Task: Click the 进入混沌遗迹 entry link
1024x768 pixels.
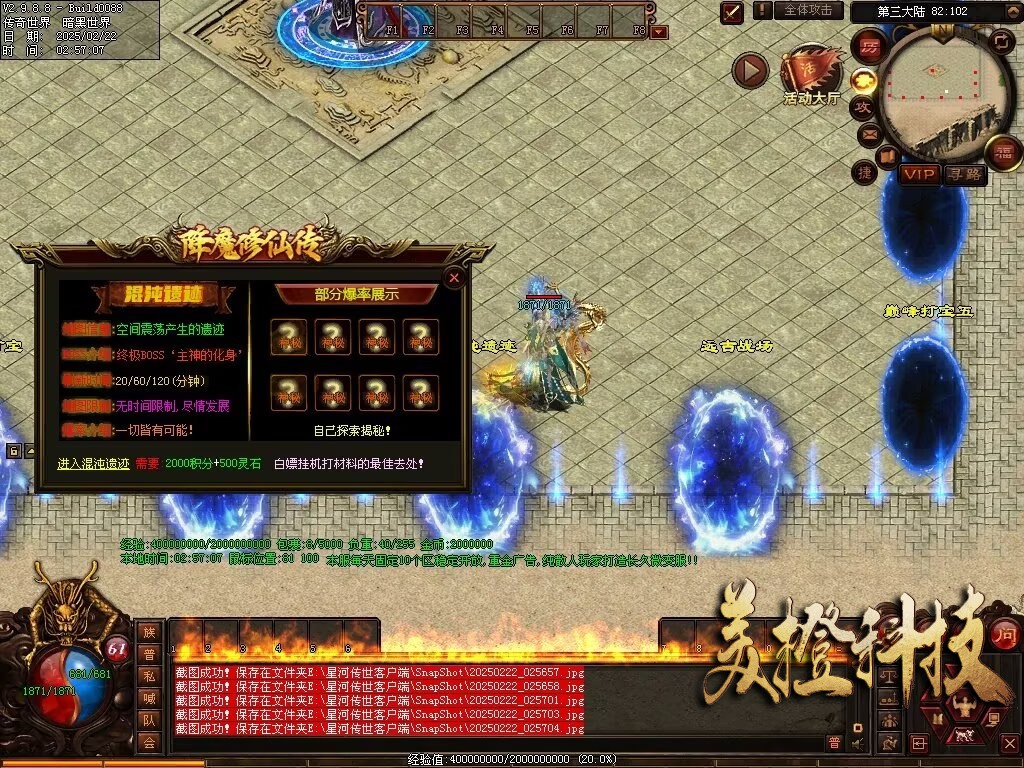Action: point(94,464)
